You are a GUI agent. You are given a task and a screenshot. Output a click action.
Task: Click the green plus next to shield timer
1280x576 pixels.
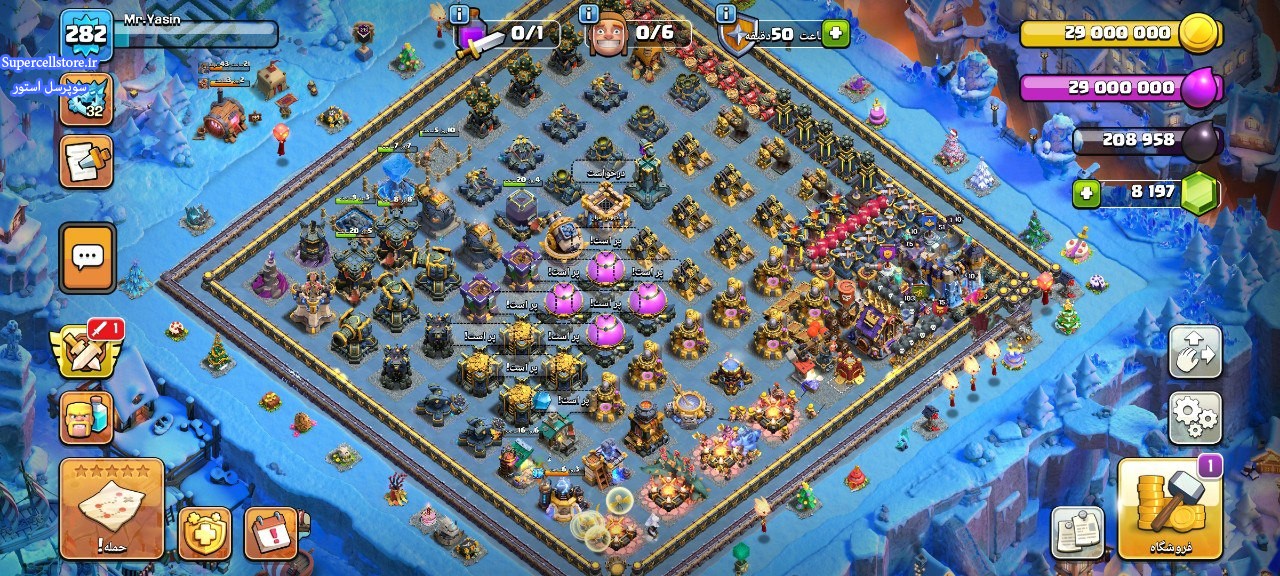835,34
